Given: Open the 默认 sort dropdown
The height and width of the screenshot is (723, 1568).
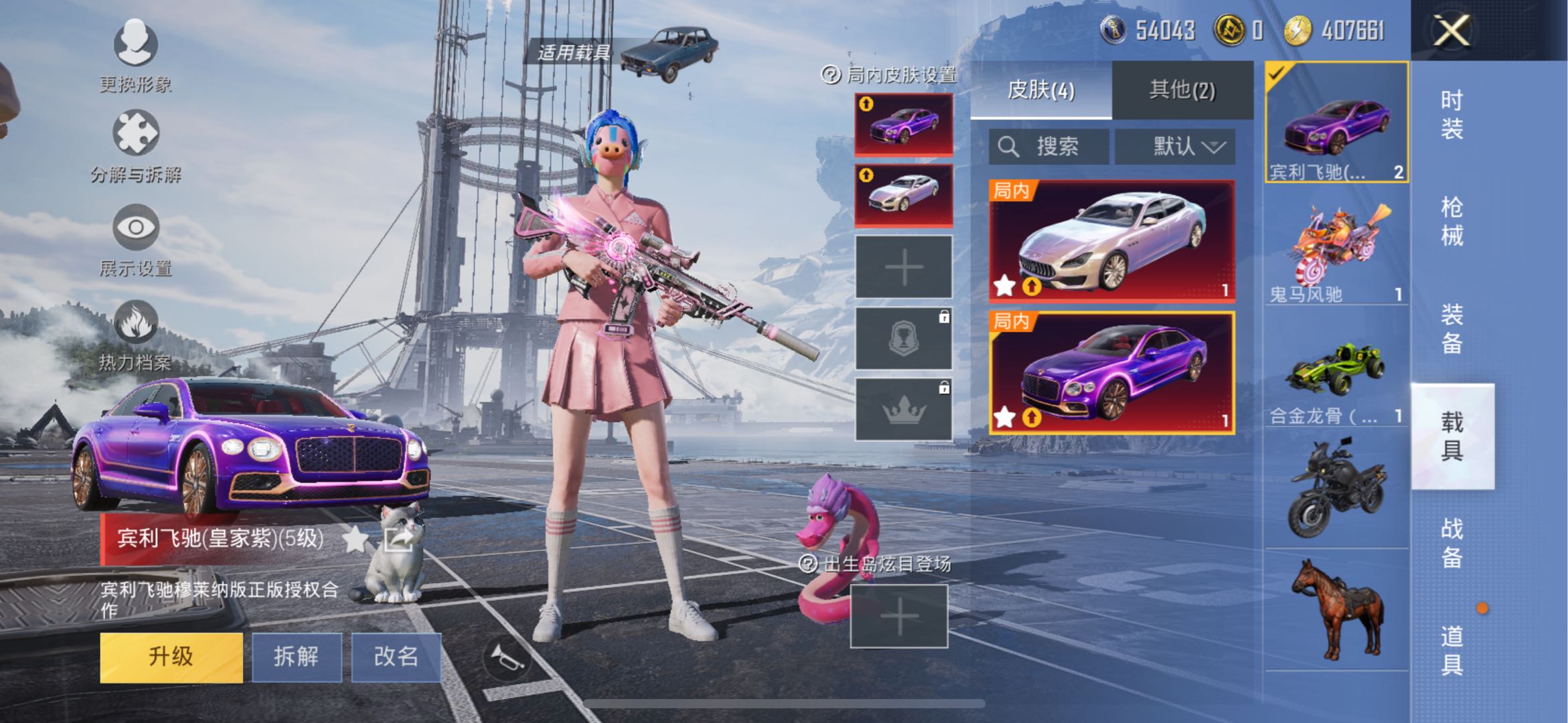Looking at the screenshot, I should coord(1176,146).
